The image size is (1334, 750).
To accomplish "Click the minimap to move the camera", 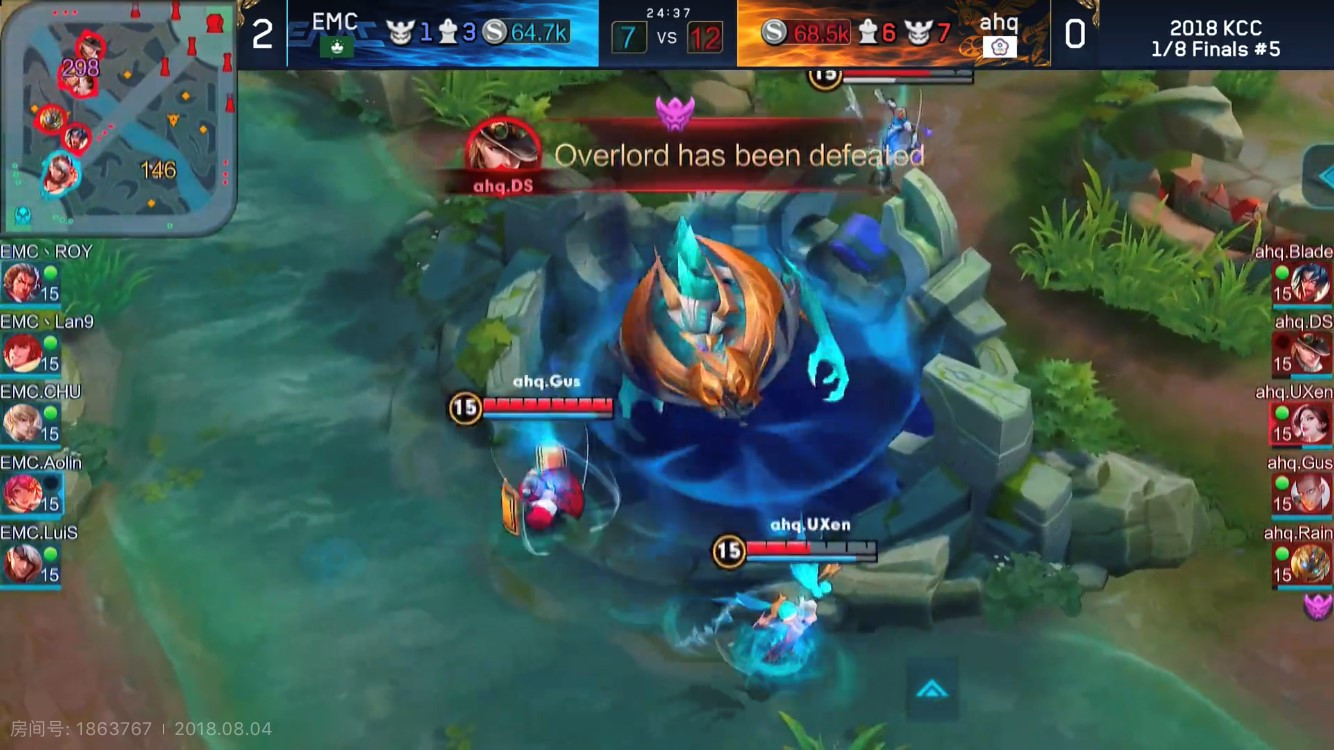I will click(x=118, y=118).
